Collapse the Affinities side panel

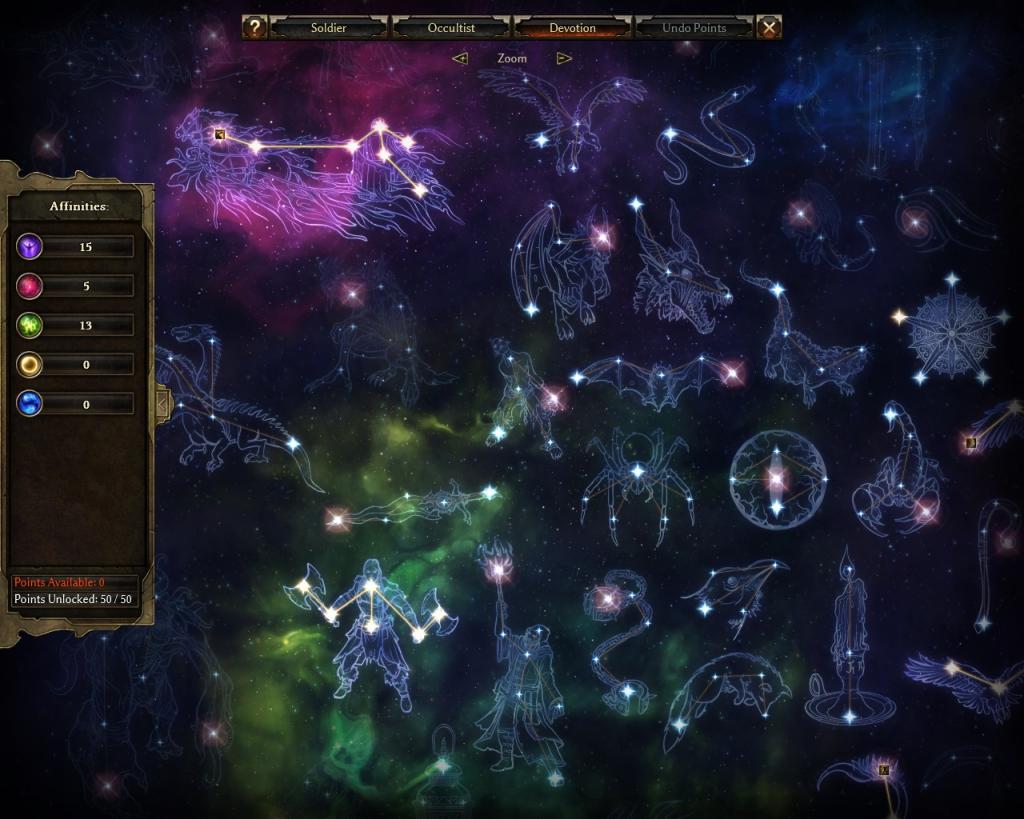coord(162,403)
